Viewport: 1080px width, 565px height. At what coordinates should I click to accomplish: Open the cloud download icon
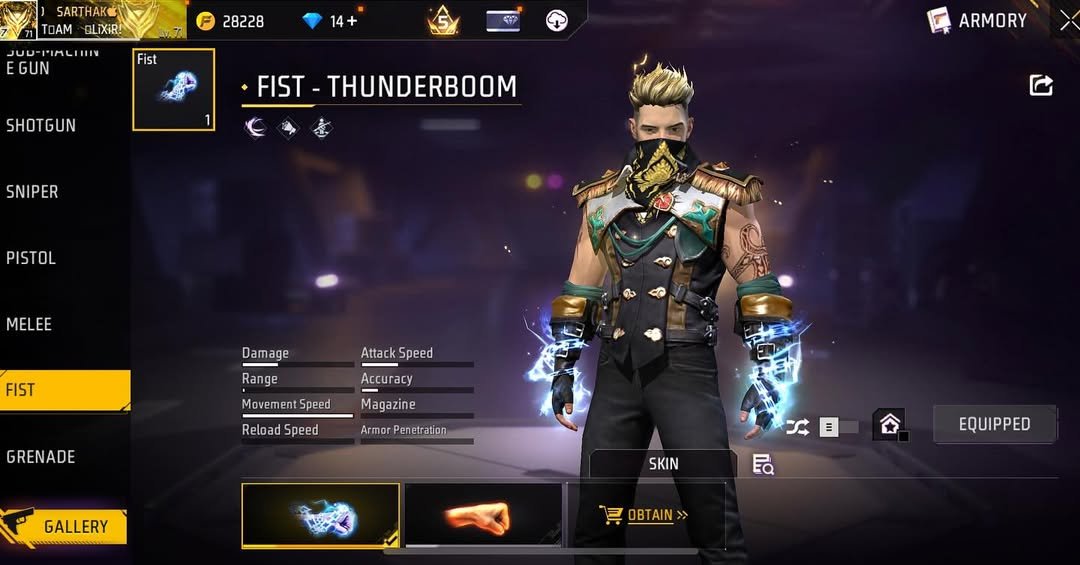point(557,20)
